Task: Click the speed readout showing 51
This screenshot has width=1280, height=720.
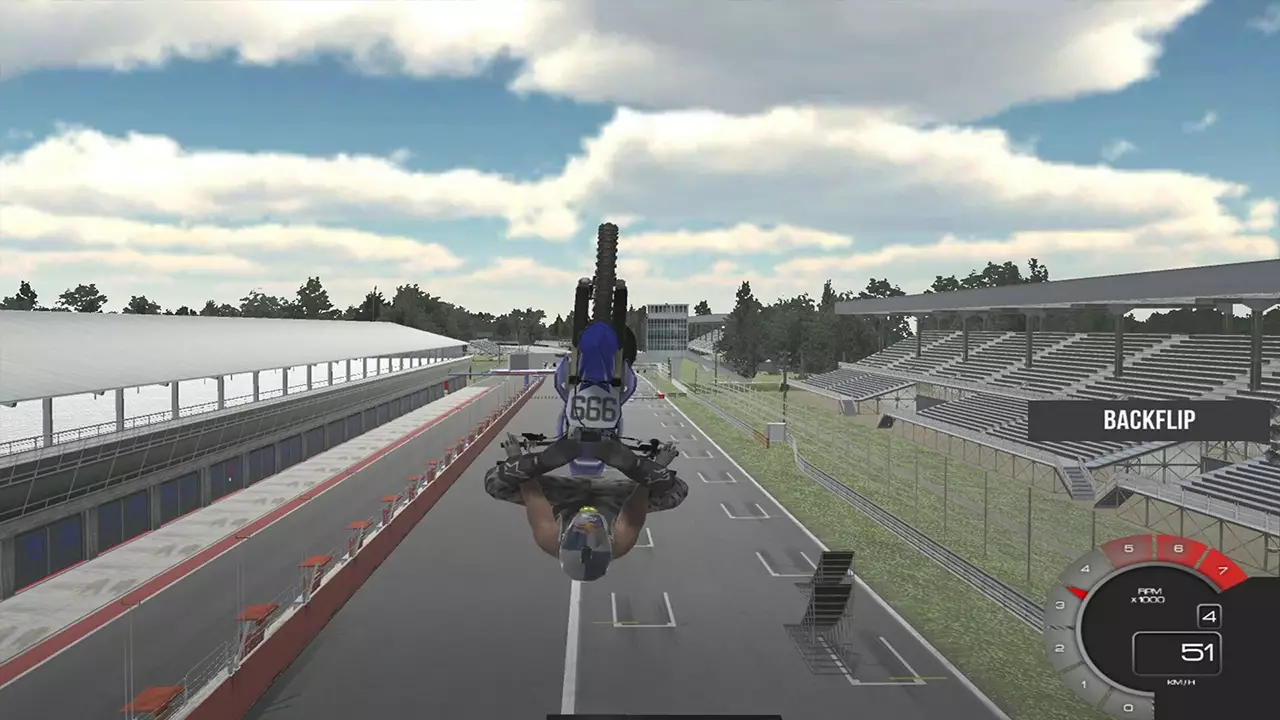Action: 1197,652
